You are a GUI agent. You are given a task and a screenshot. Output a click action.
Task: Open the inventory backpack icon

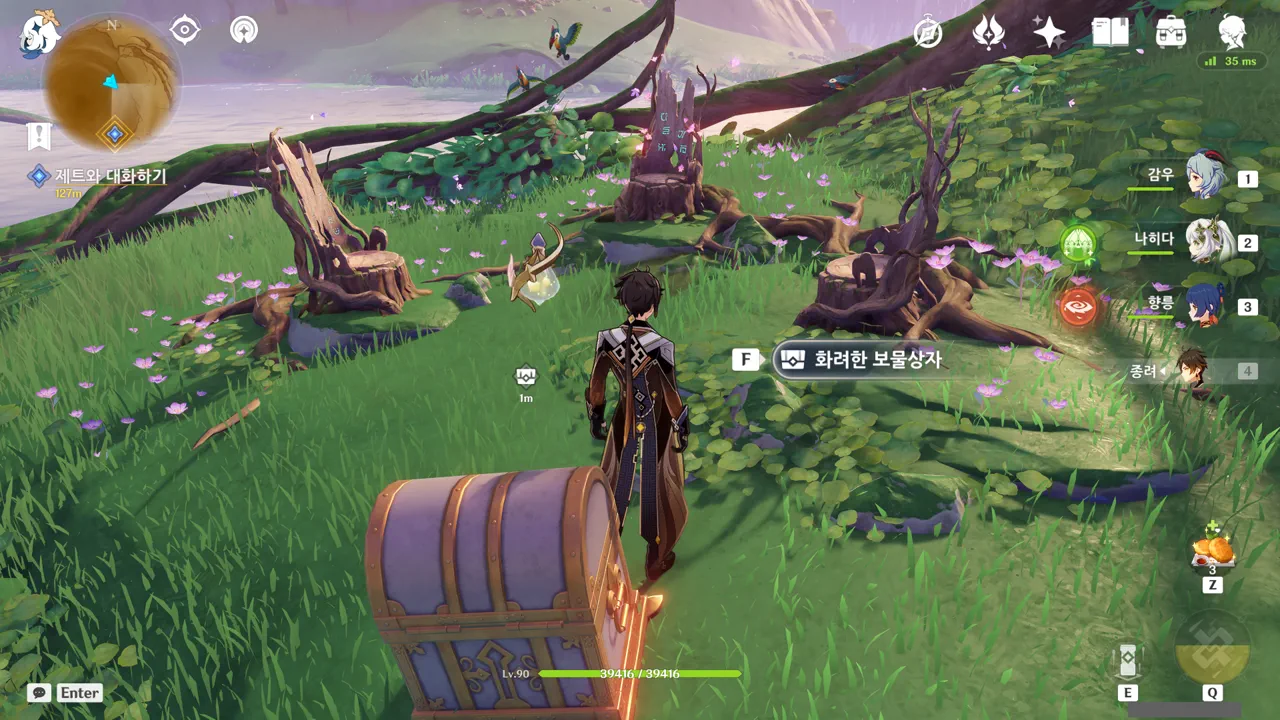point(1171,33)
